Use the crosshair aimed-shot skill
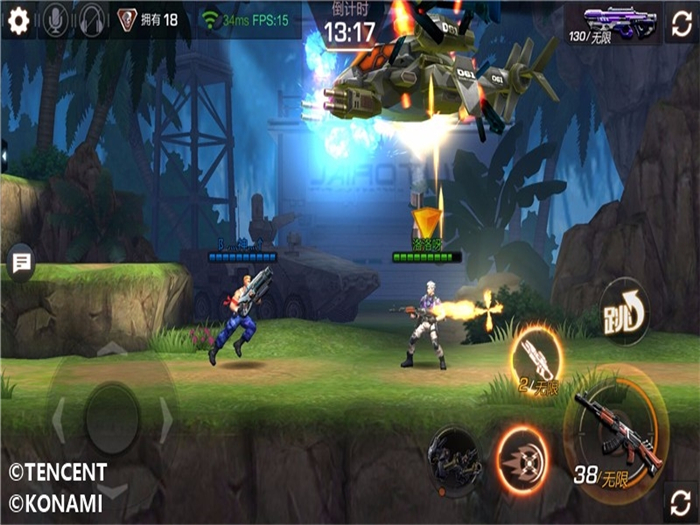This screenshot has width=700, height=525. [x=521, y=459]
